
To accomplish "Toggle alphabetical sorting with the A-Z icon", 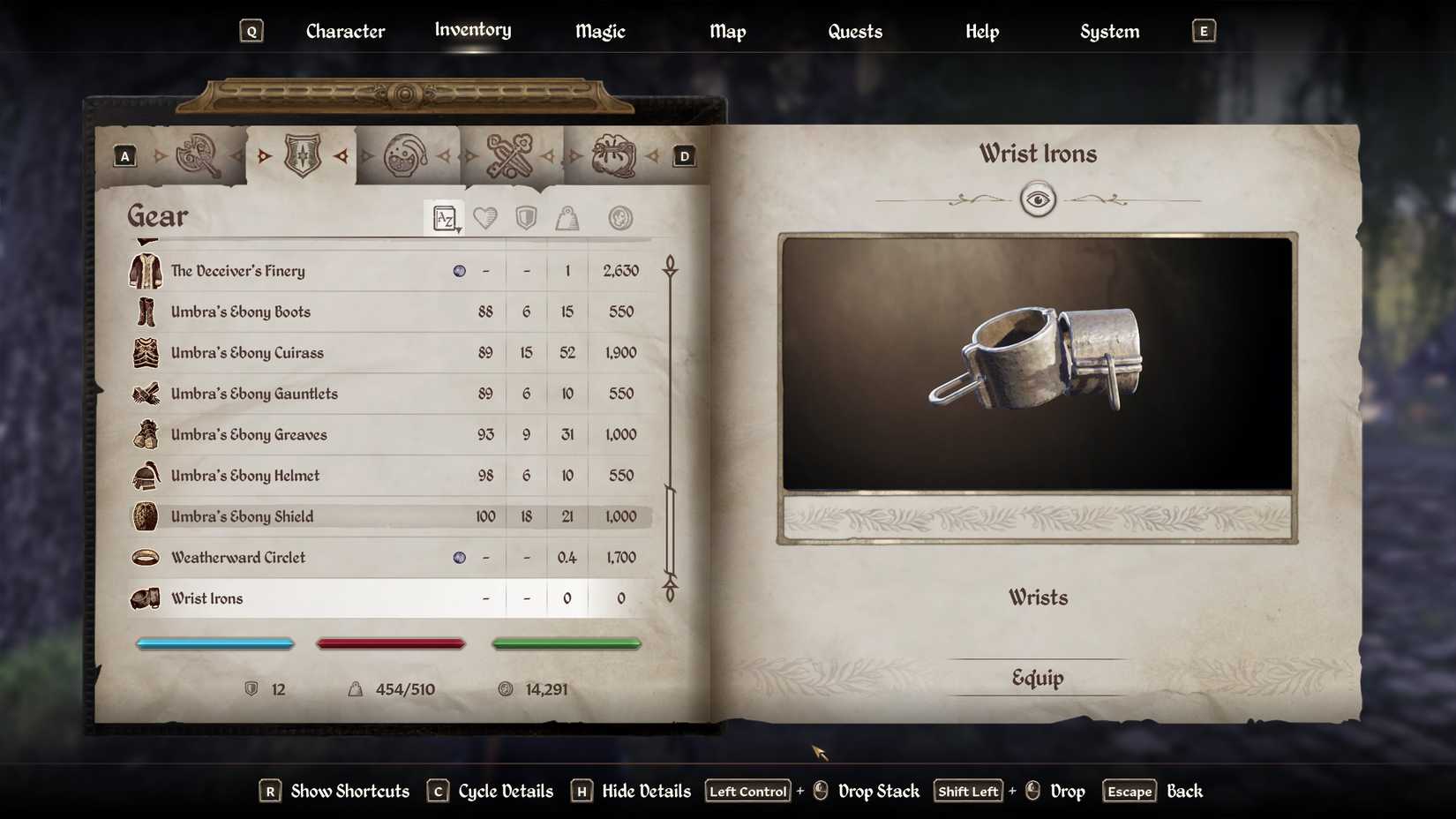I will 442,216.
